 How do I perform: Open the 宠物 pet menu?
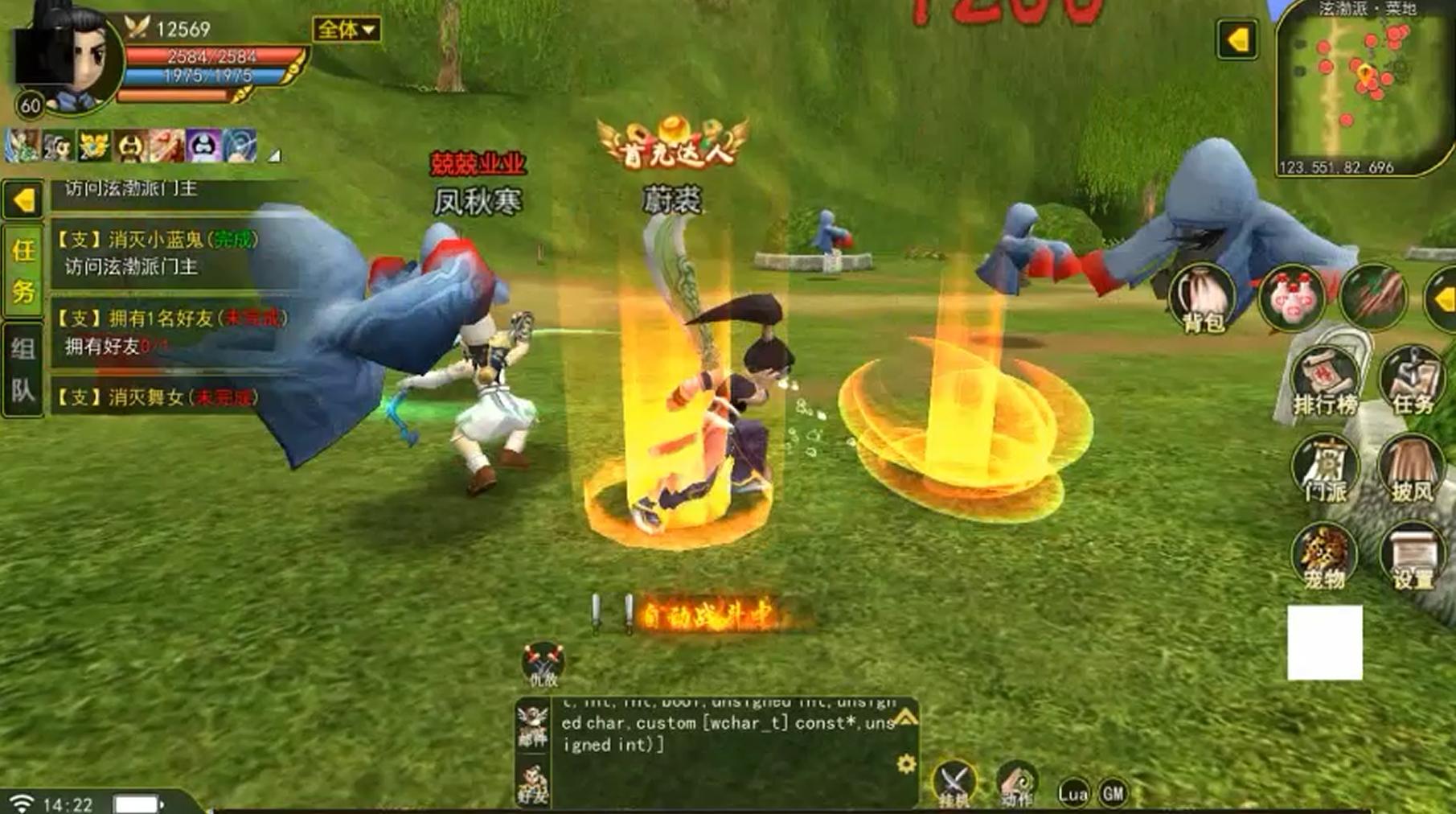(x=1324, y=556)
